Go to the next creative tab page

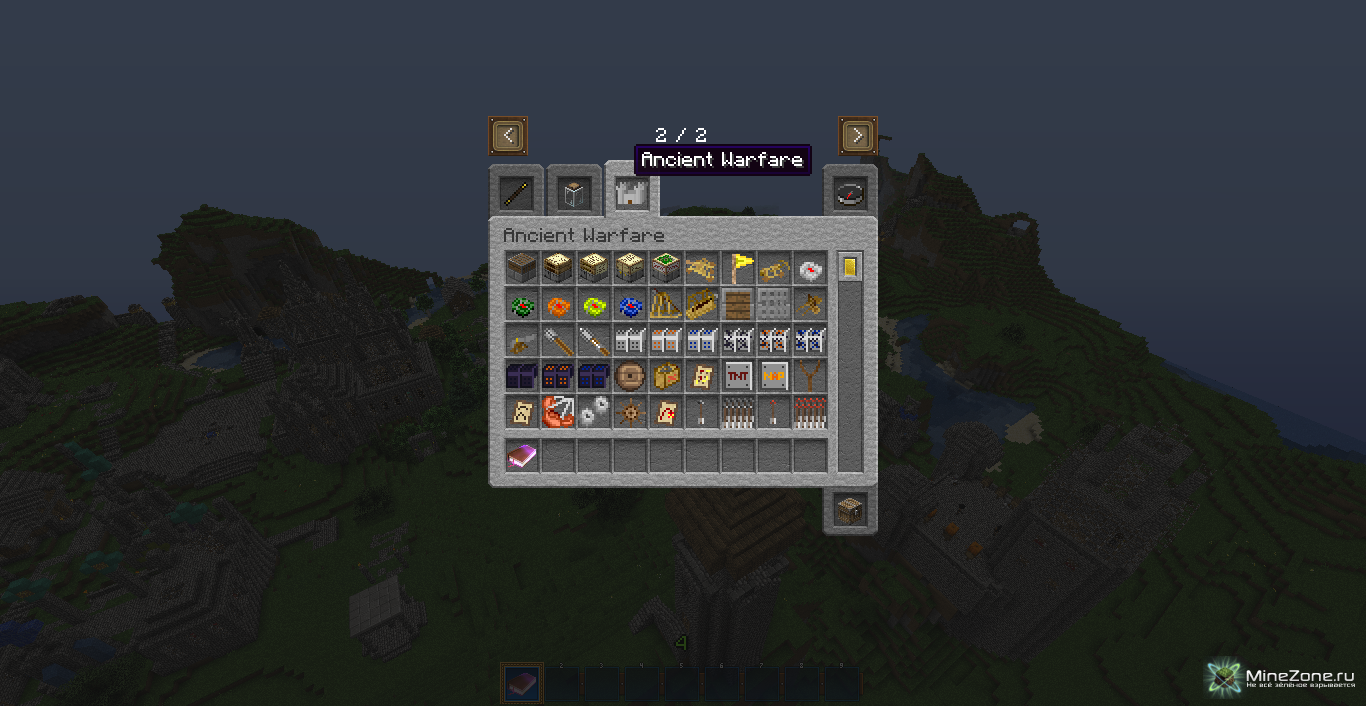pyautogui.click(x=857, y=135)
